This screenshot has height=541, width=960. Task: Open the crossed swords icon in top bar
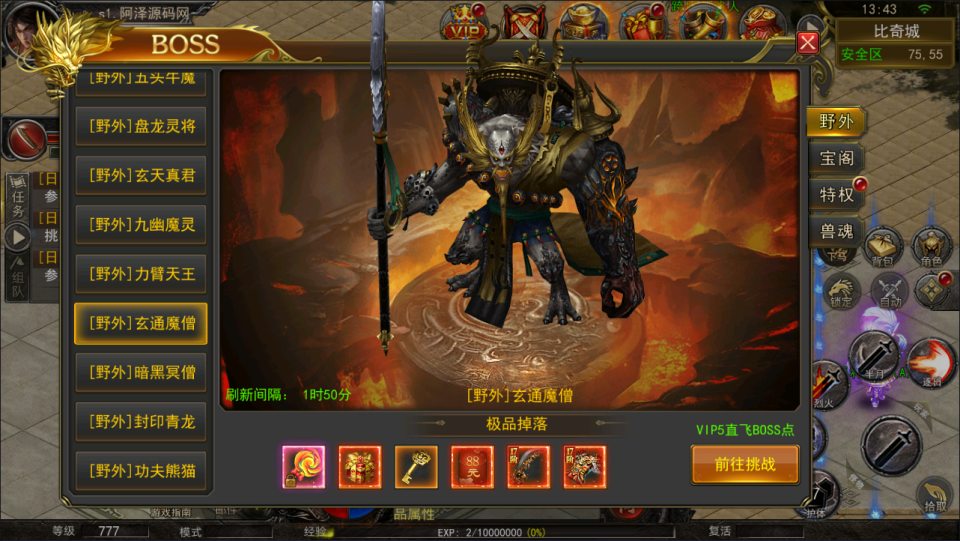[522, 22]
